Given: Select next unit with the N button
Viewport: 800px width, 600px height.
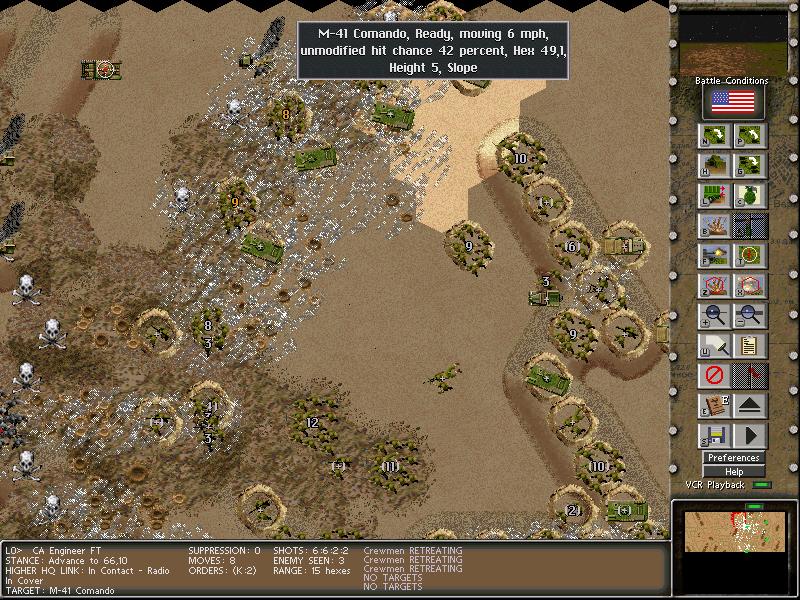Looking at the screenshot, I should pyautogui.click(x=714, y=137).
